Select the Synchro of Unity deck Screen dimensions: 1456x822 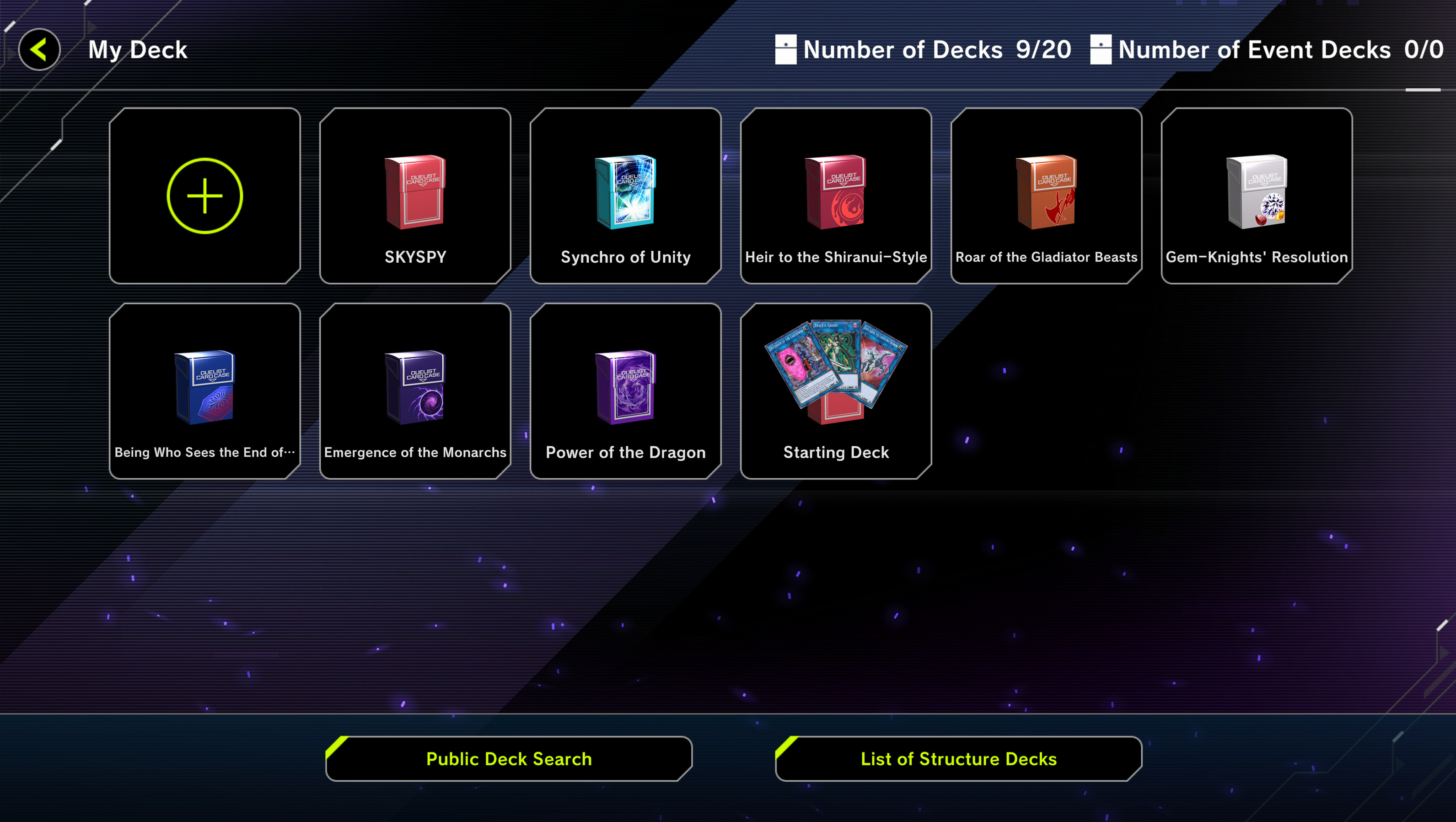pos(625,195)
